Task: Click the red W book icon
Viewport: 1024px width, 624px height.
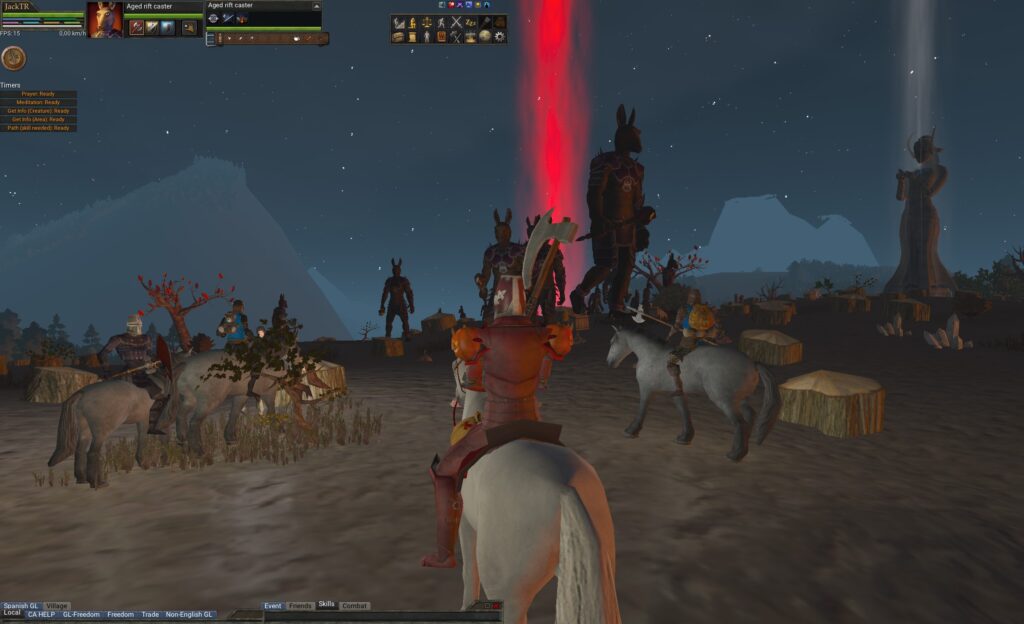Action: tap(441, 37)
